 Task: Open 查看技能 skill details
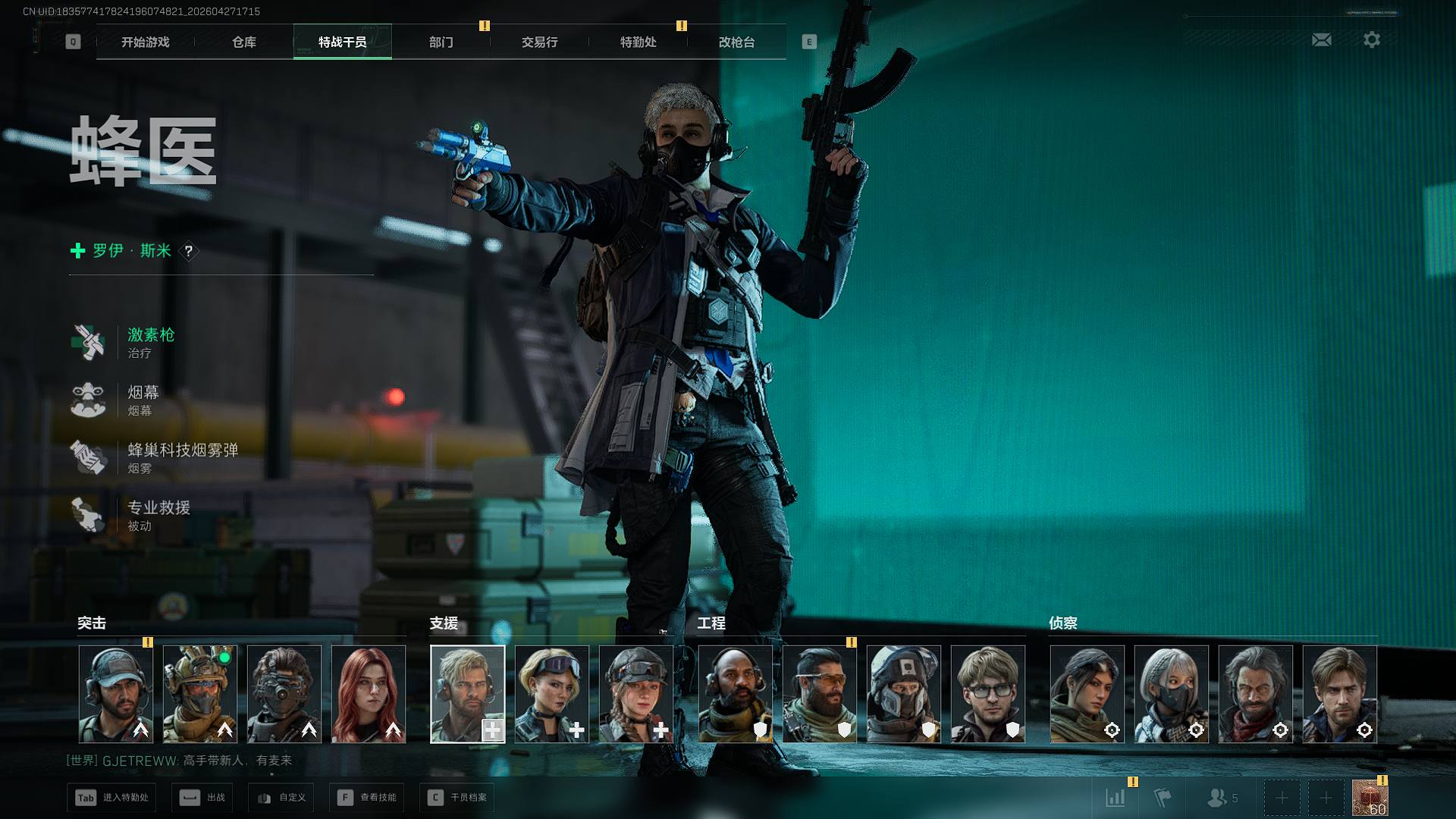pyautogui.click(x=368, y=798)
